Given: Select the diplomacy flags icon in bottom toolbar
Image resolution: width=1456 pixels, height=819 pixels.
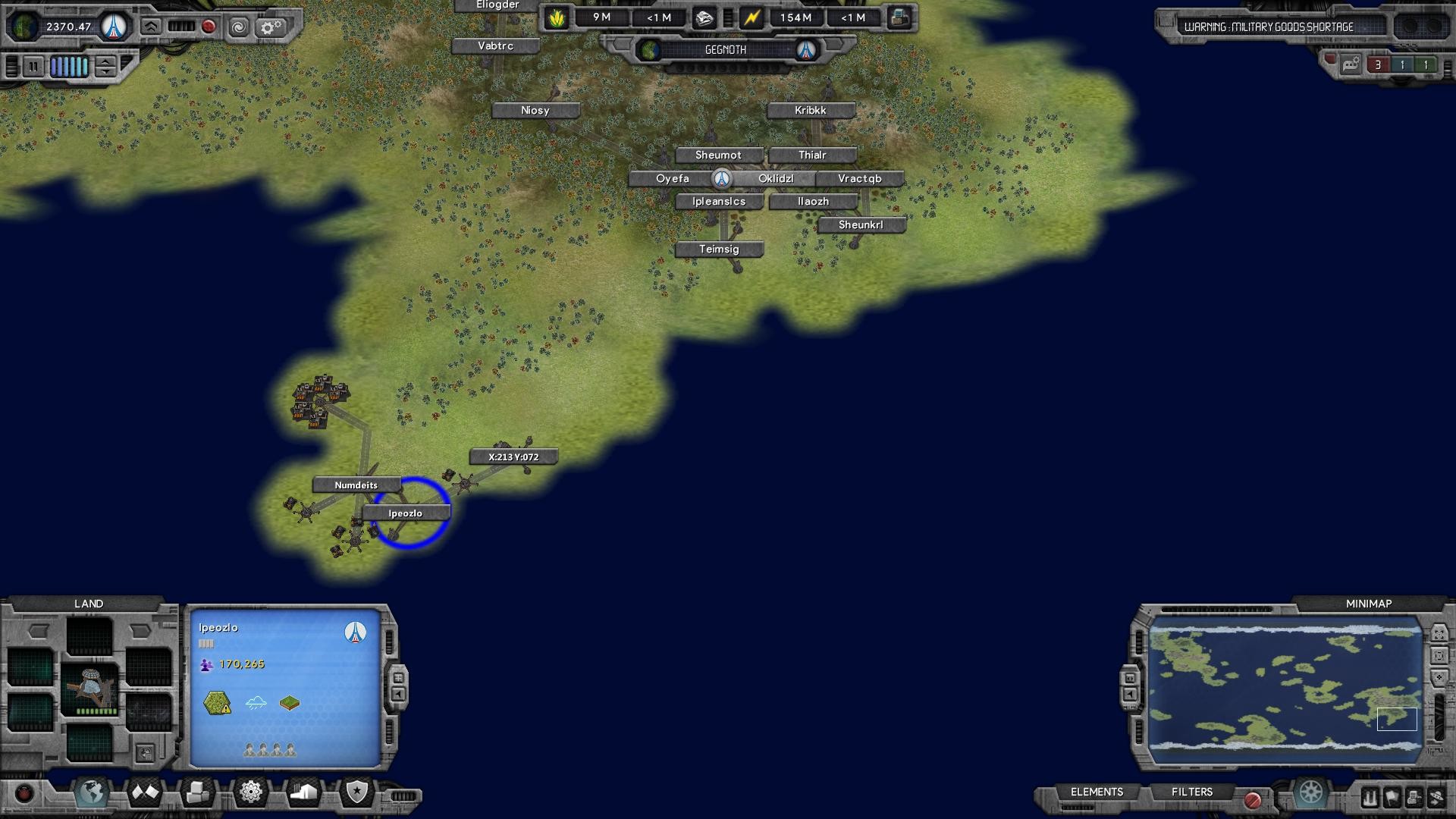Looking at the screenshot, I should coord(144,792).
